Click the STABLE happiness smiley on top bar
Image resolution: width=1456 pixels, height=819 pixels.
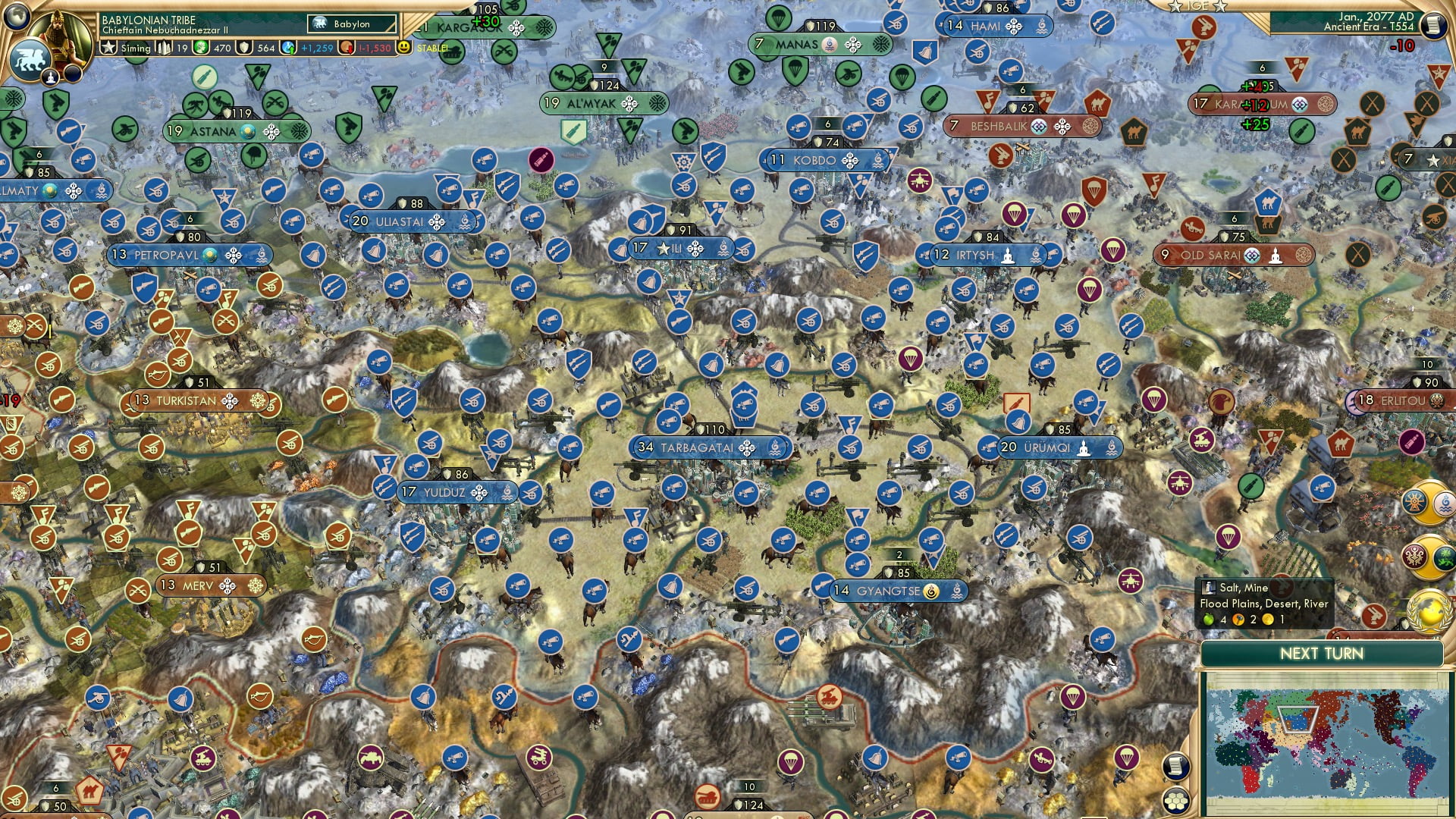(x=404, y=48)
